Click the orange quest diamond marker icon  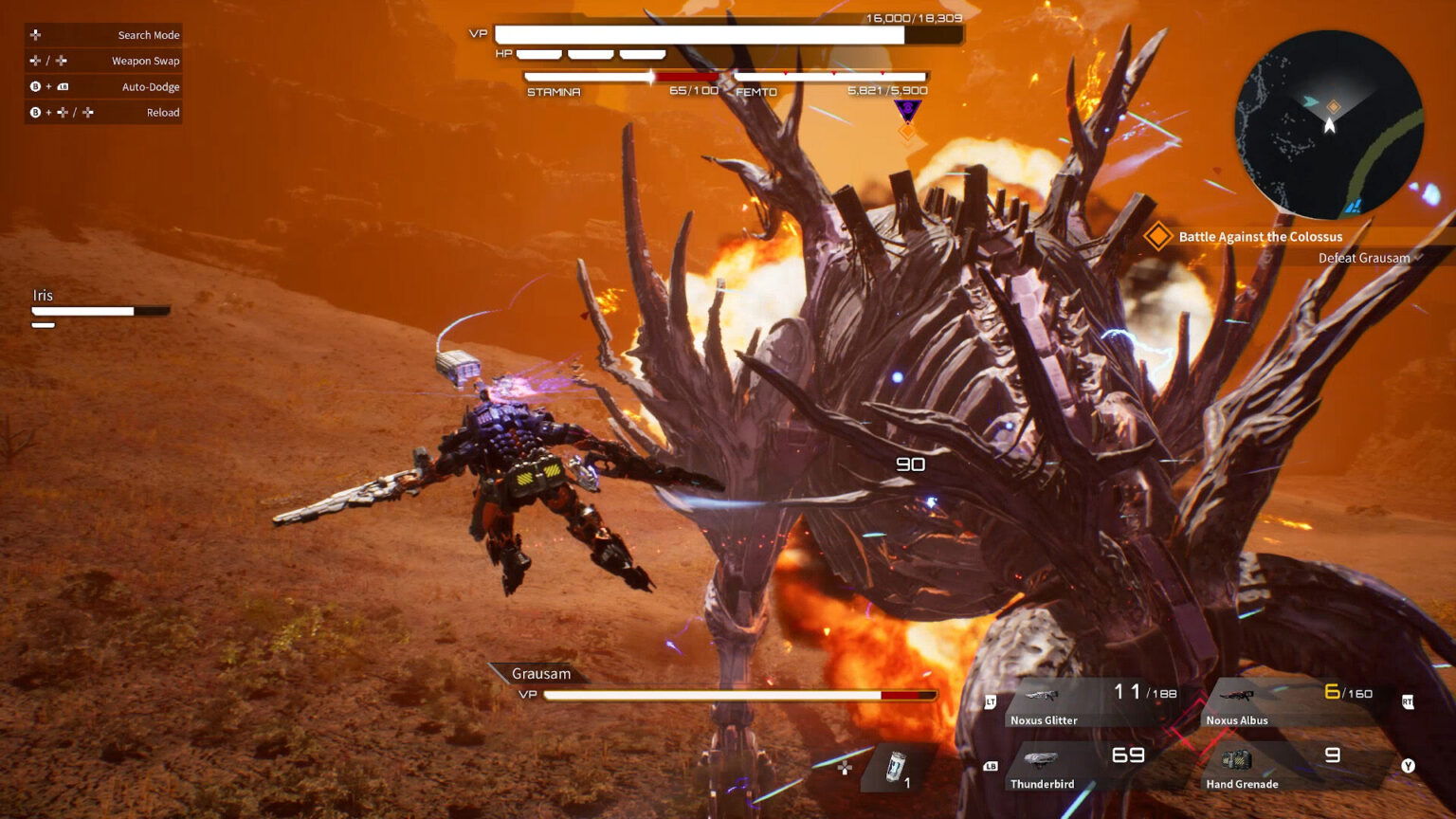[x=1158, y=237]
